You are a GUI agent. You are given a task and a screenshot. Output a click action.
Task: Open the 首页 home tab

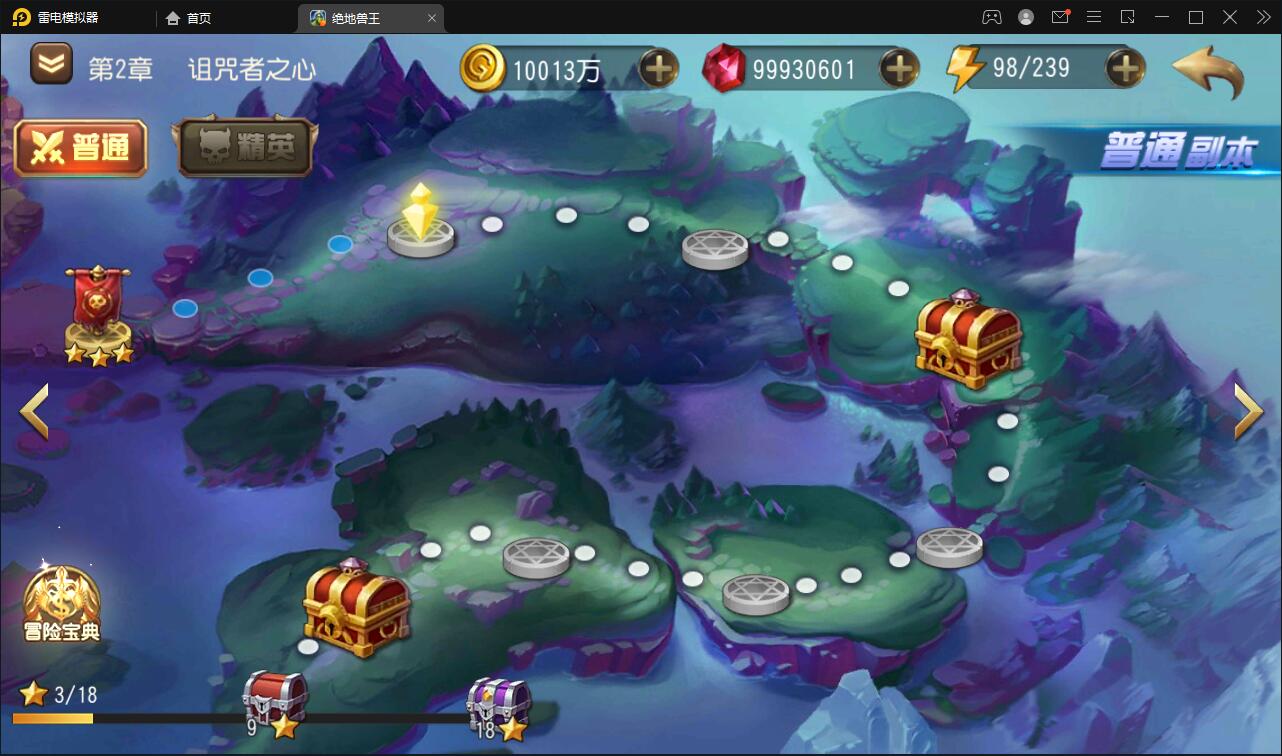[189, 18]
